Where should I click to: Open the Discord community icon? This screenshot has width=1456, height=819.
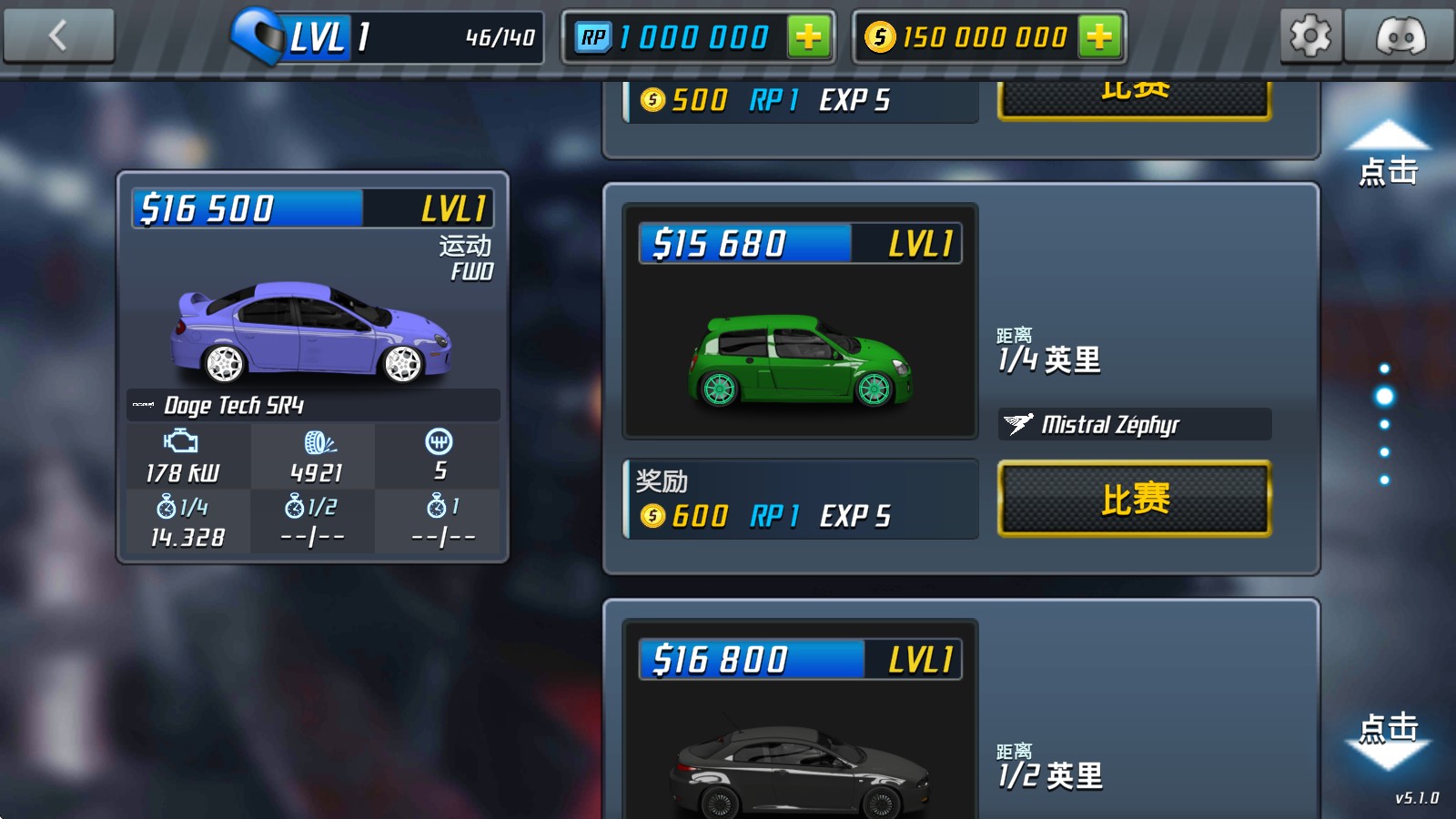click(1399, 36)
